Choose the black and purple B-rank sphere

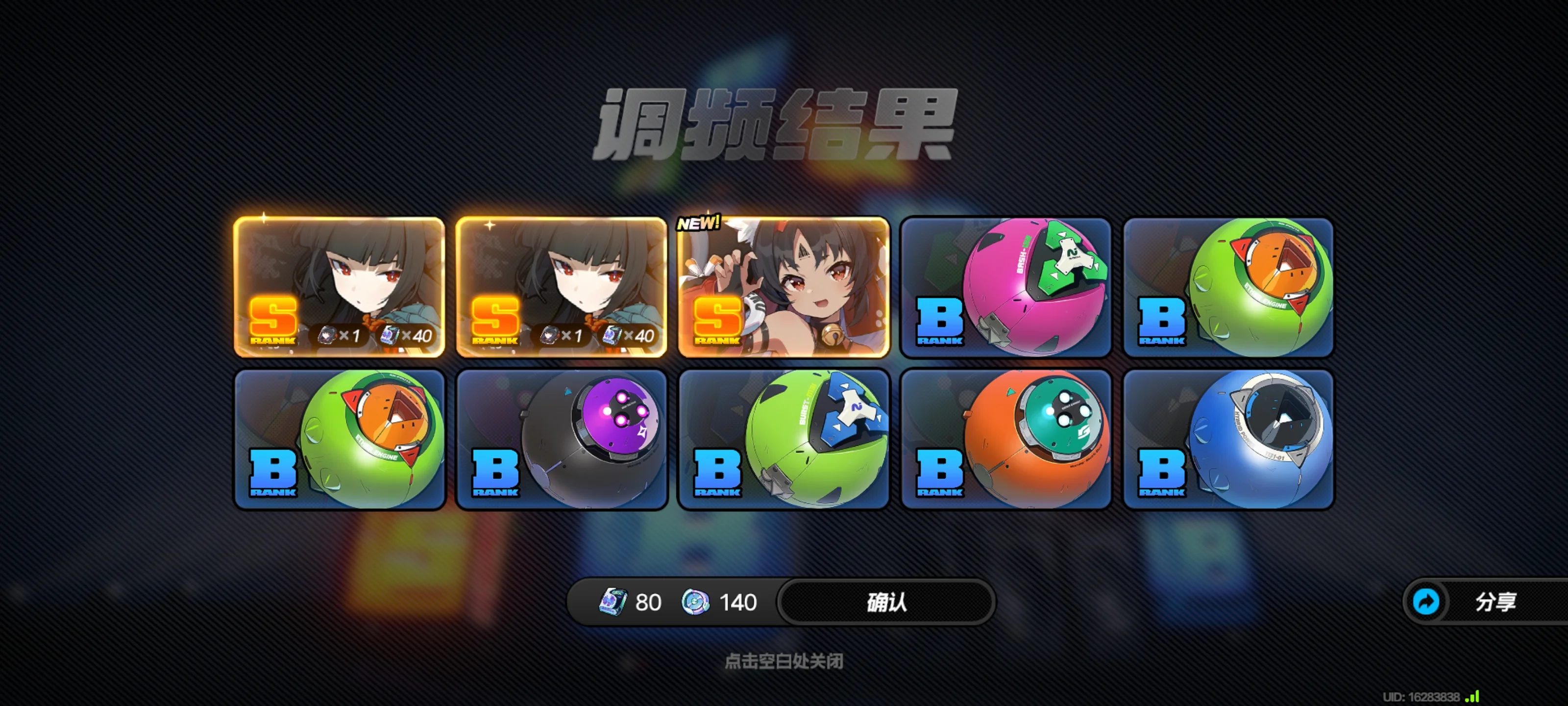[561, 439]
